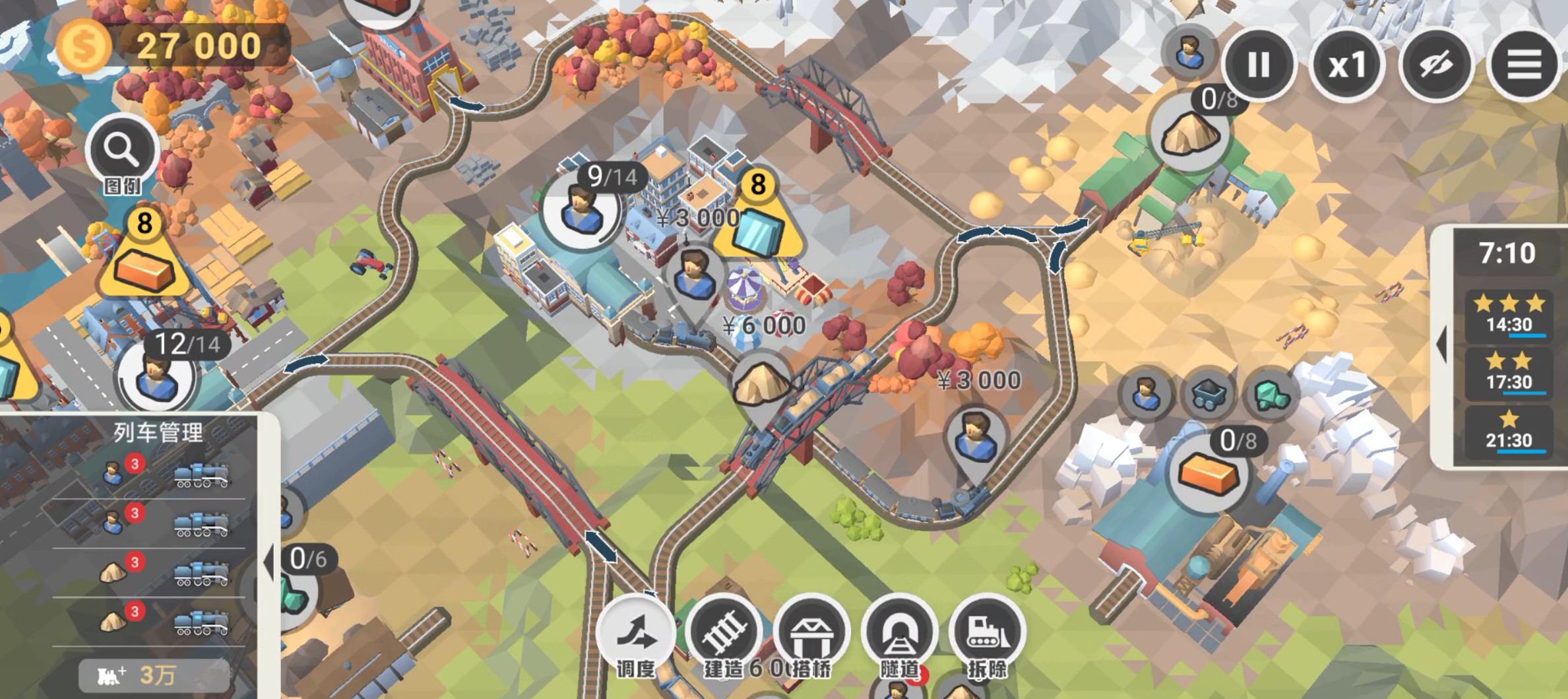Choose the 建造 track building tool
1568x699 pixels.
click(x=724, y=634)
